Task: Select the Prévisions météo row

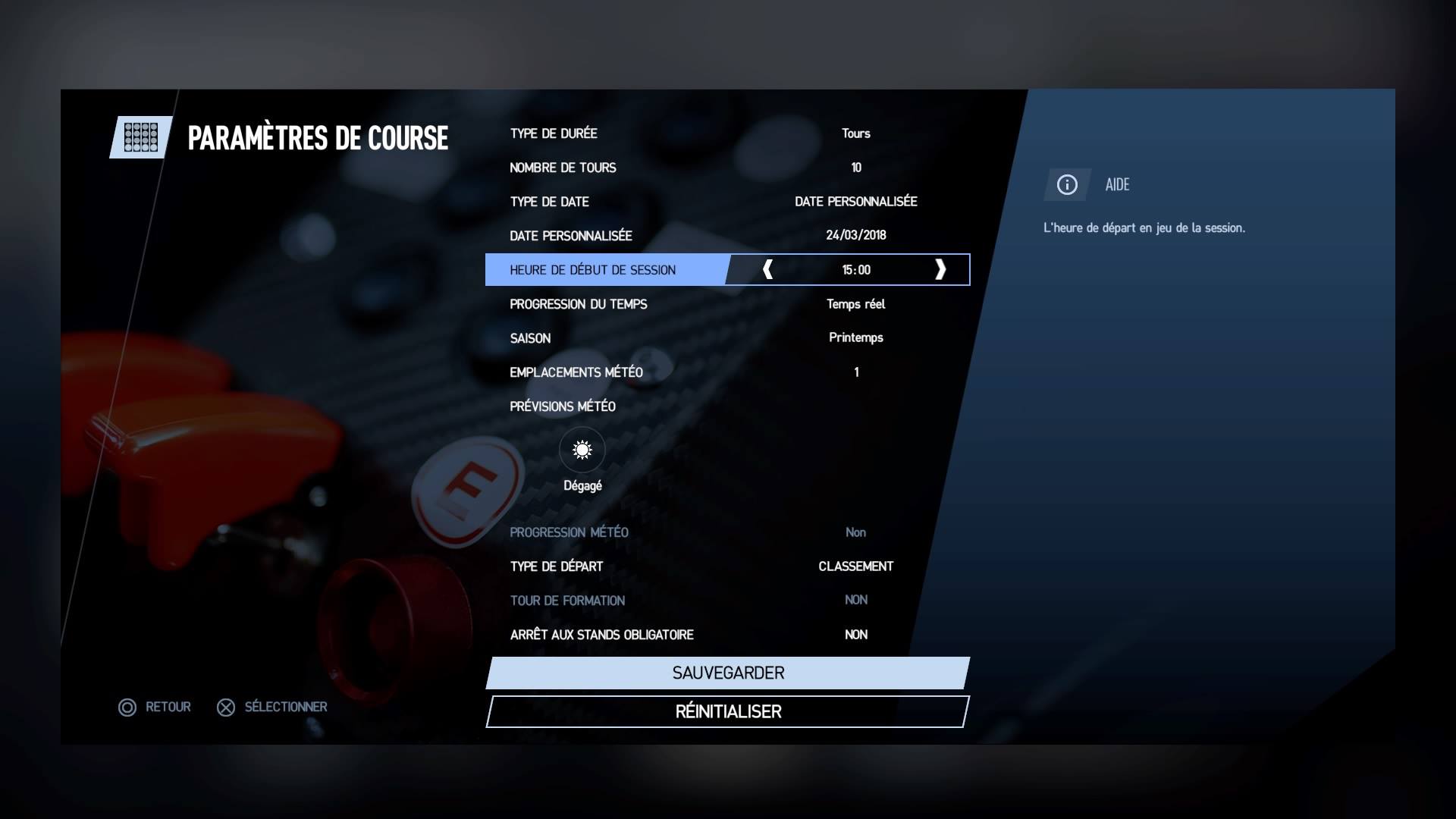Action: click(x=563, y=406)
